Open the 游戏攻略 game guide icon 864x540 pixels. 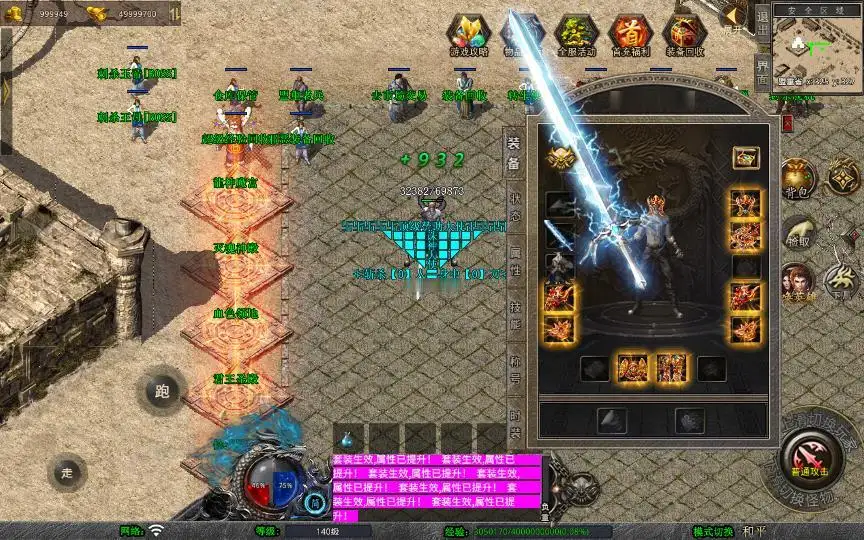(x=469, y=35)
